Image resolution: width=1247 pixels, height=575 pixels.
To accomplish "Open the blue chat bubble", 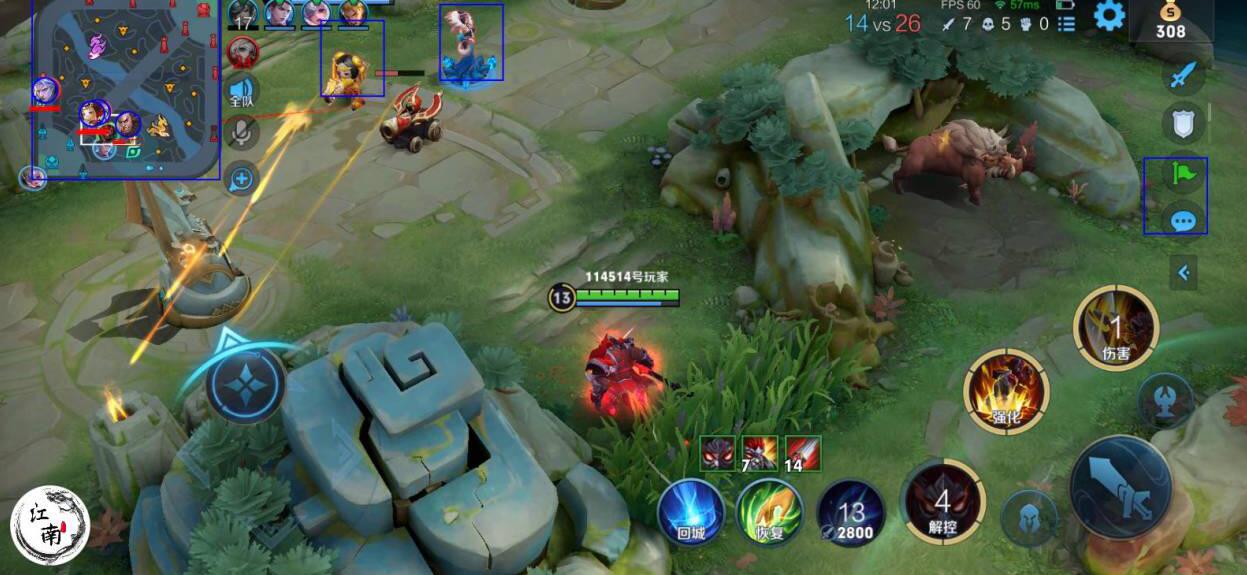I will [x=1184, y=219].
